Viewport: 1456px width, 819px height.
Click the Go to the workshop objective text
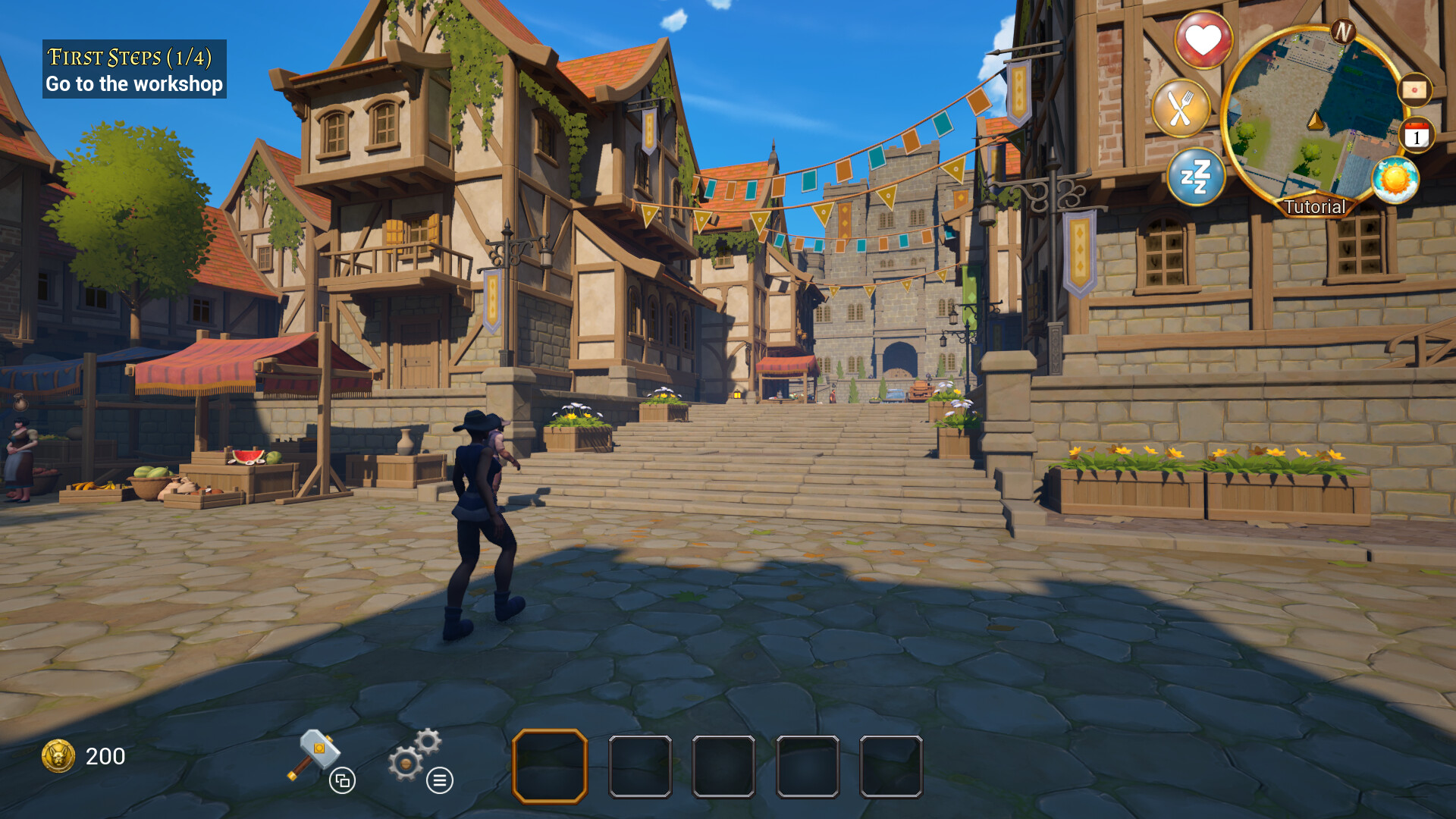[x=135, y=84]
